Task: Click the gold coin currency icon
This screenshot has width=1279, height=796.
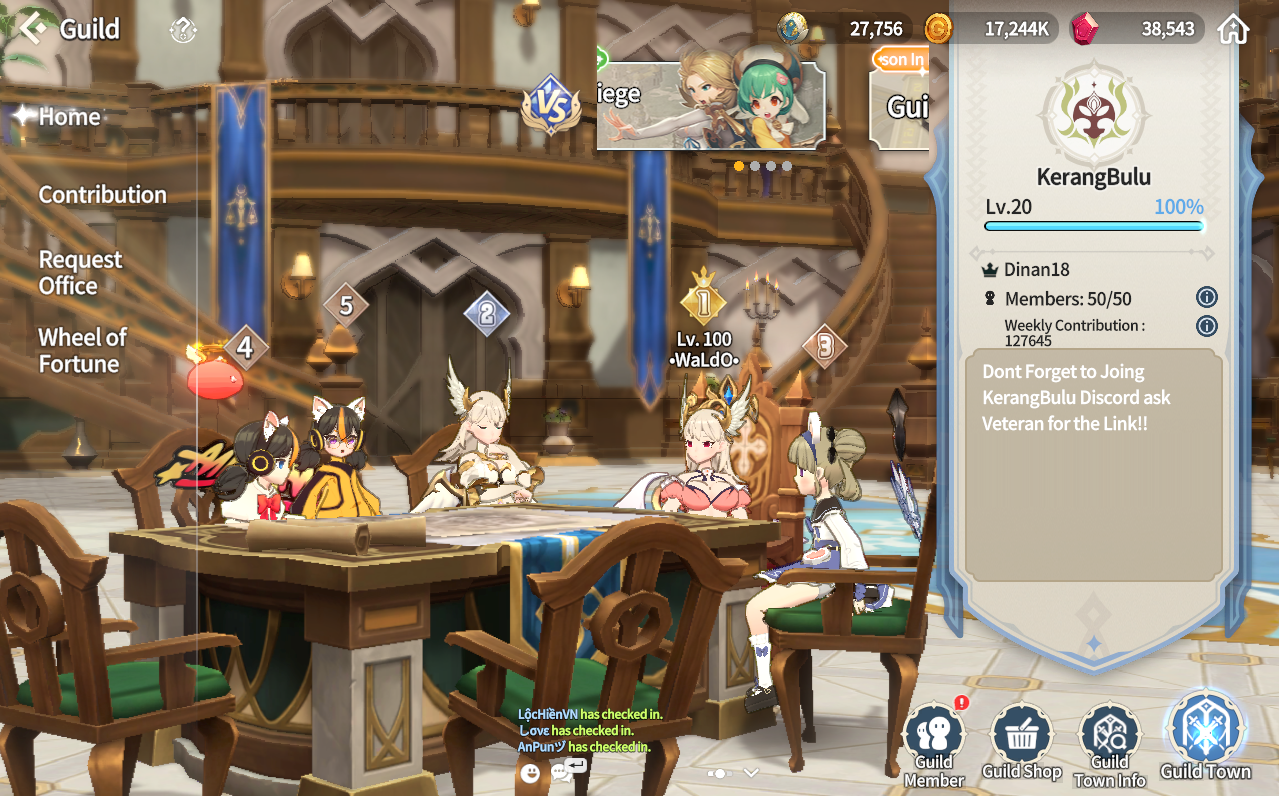Action: tap(938, 29)
